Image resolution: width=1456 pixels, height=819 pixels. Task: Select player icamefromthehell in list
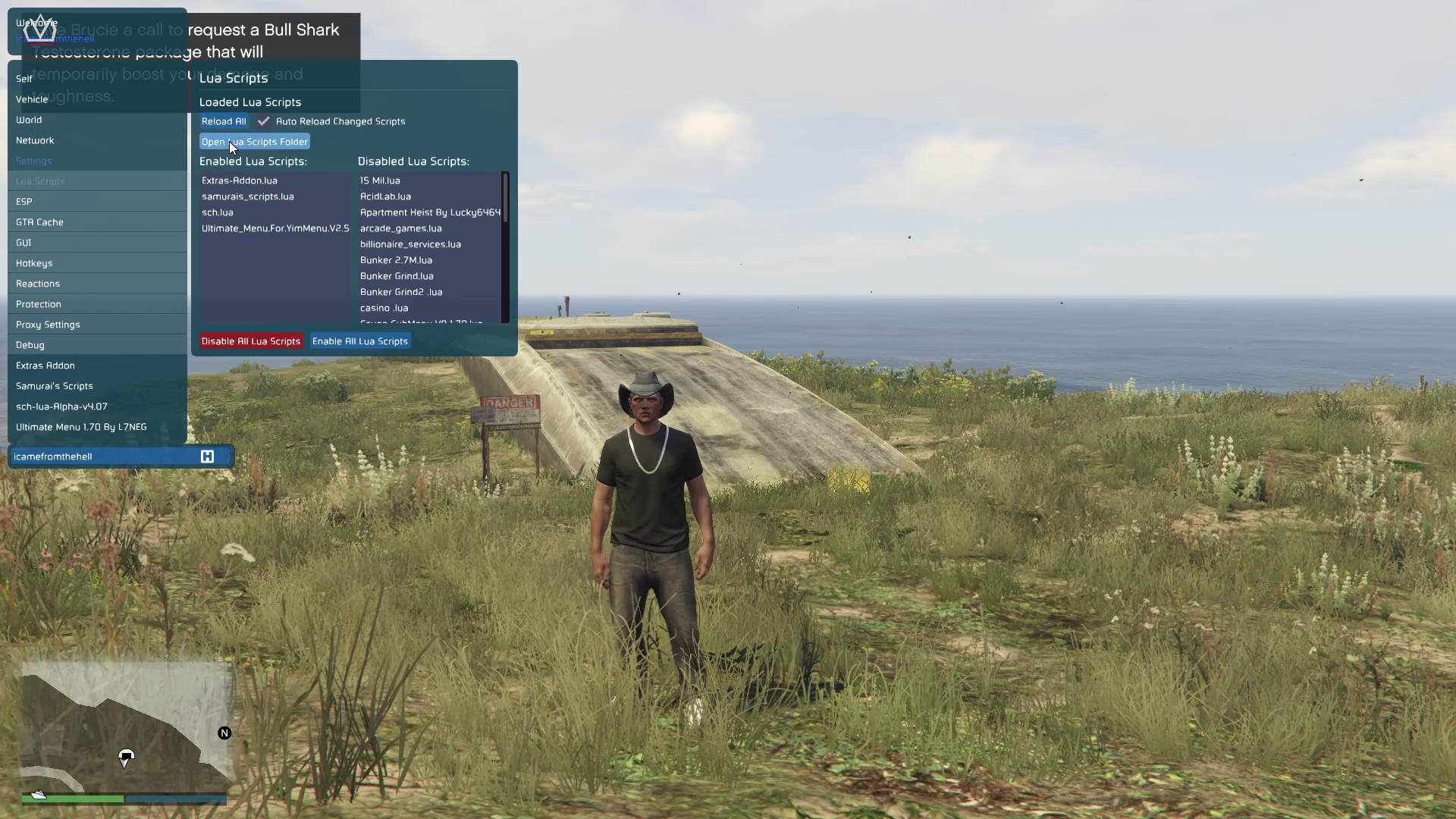pyautogui.click(x=53, y=457)
